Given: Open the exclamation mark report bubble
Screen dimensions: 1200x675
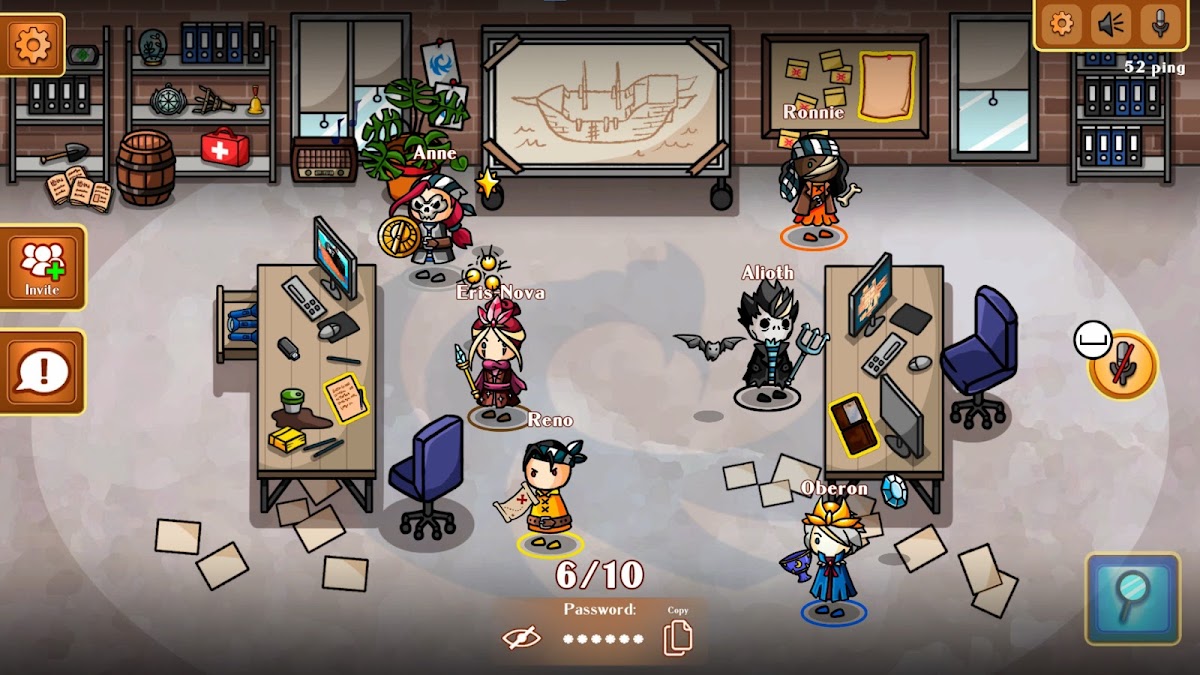Looking at the screenshot, I should coord(42,372).
